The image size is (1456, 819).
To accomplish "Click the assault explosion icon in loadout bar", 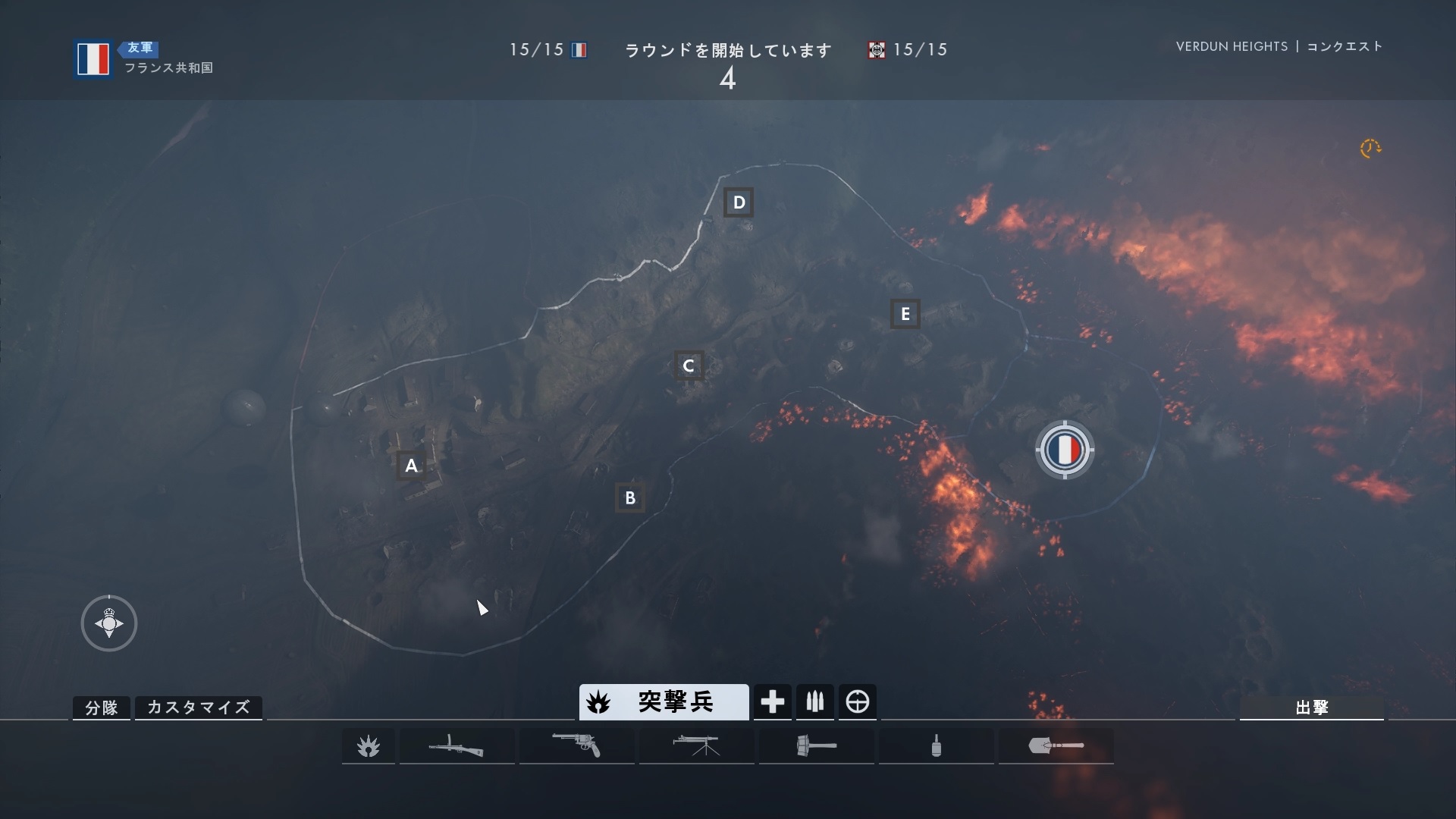I will coord(369,746).
